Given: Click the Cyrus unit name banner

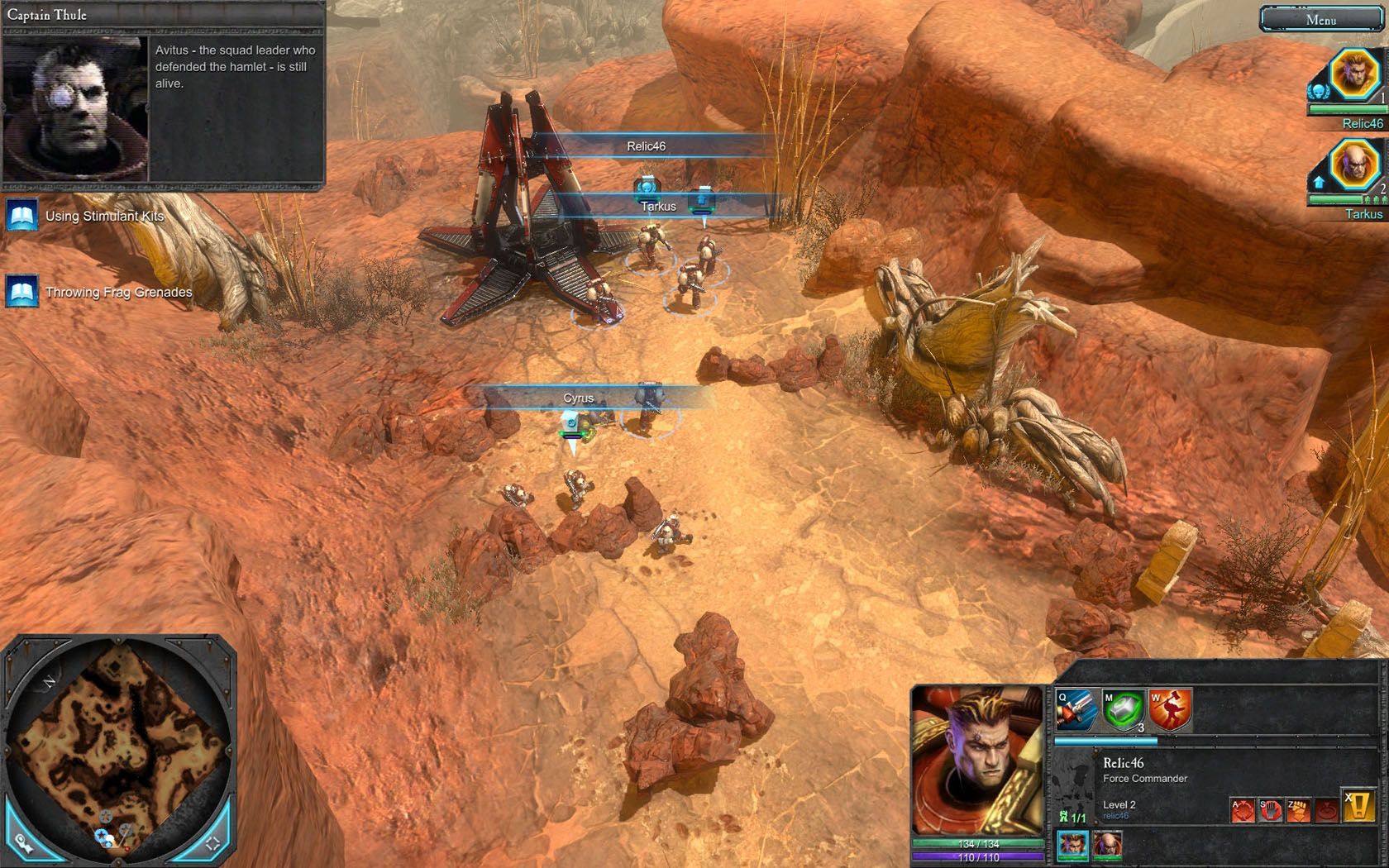Looking at the screenshot, I should click(579, 398).
